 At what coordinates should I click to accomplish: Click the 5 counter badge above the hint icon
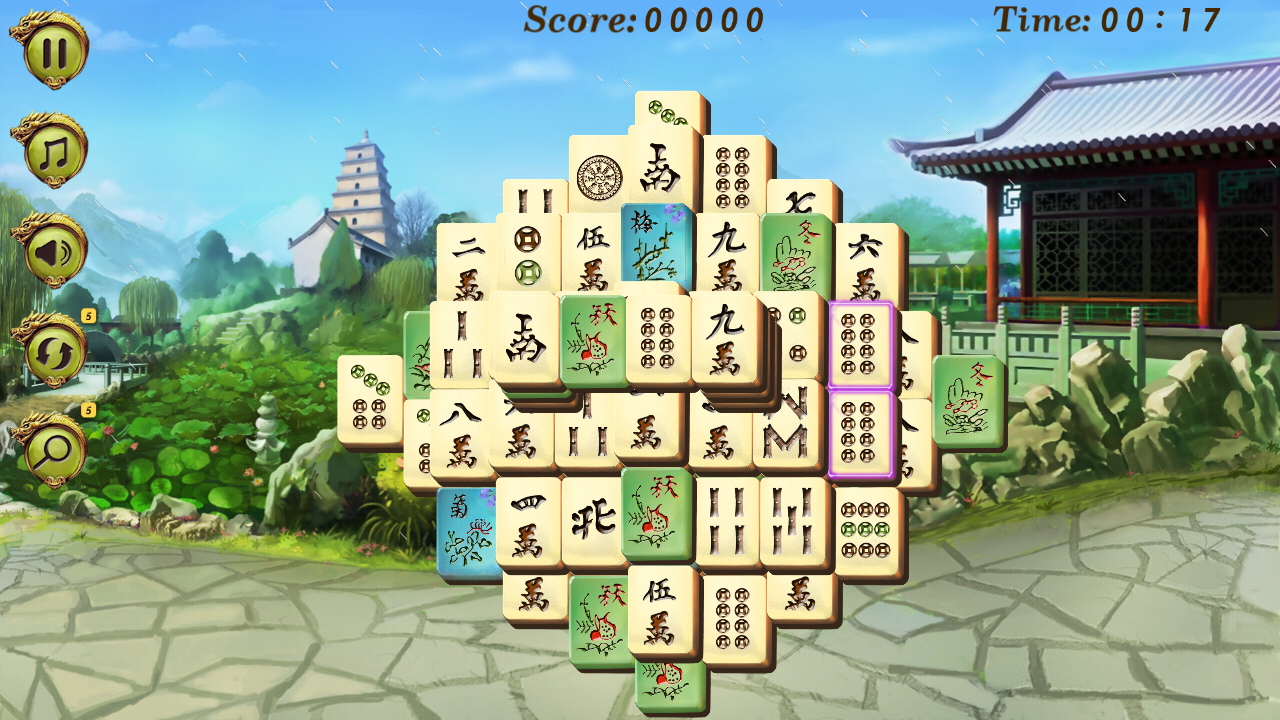[88, 408]
